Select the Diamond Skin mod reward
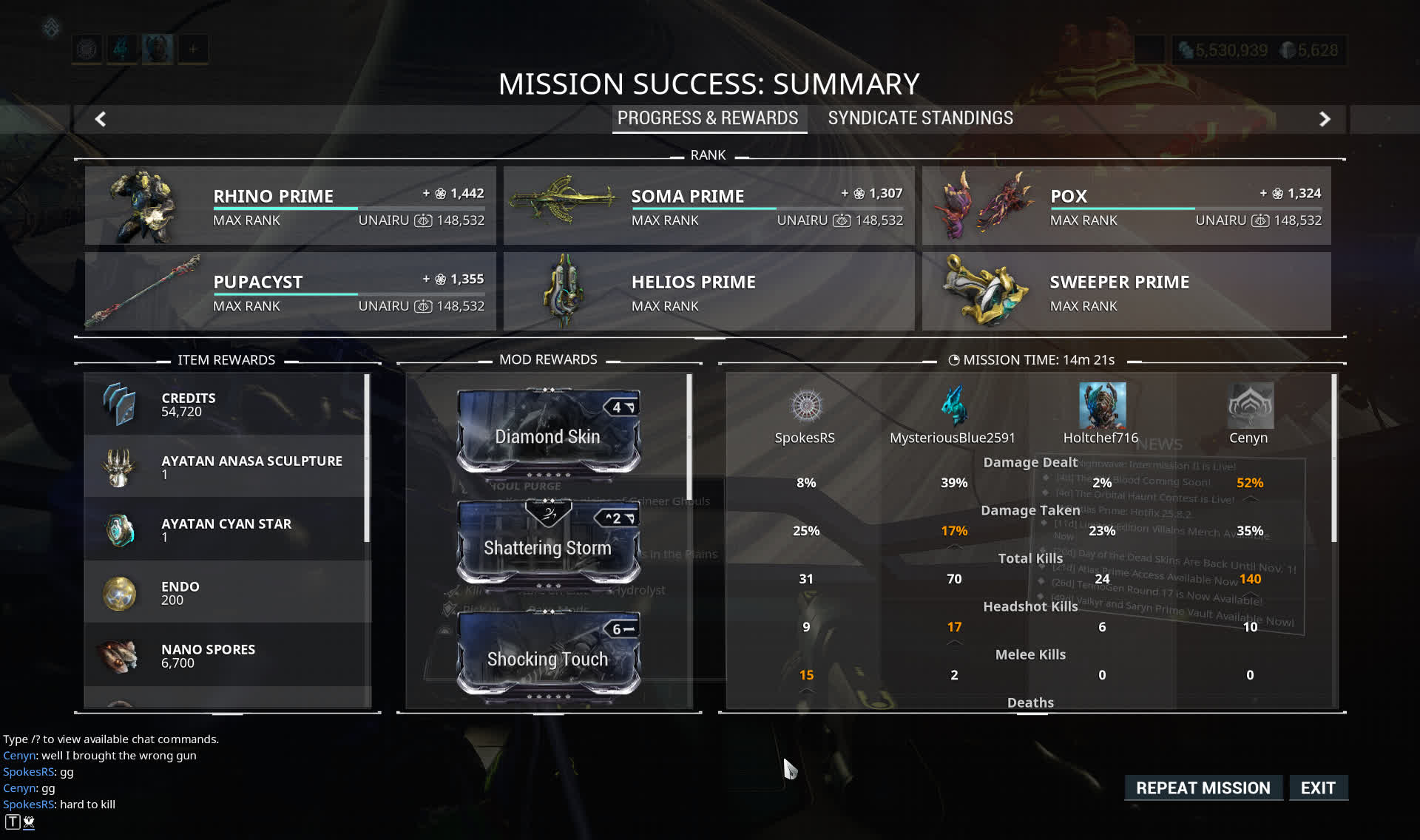Screen dimensions: 1420x840 (x=548, y=432)
